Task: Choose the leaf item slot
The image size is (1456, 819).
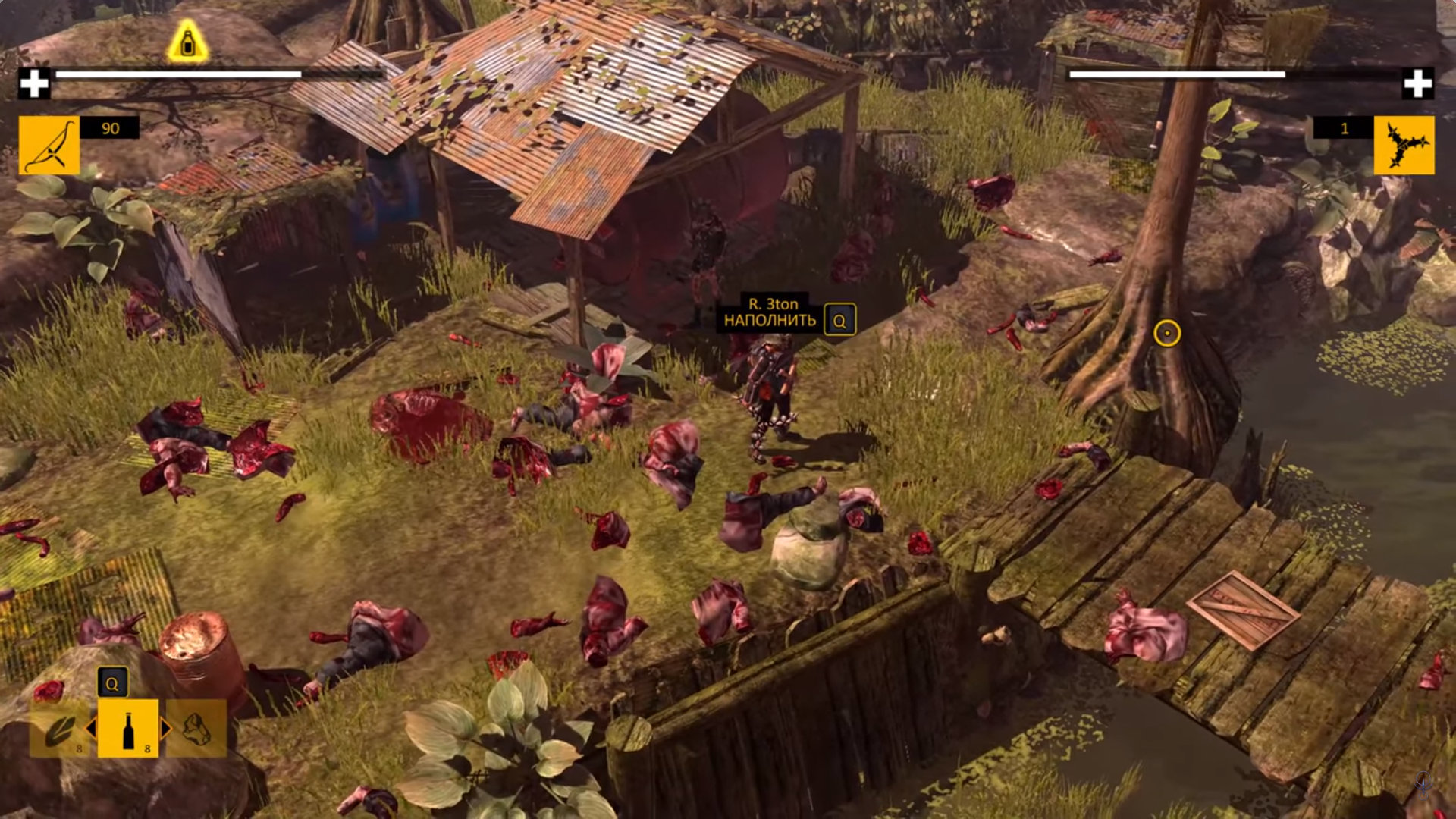Action: coord(59,729)
